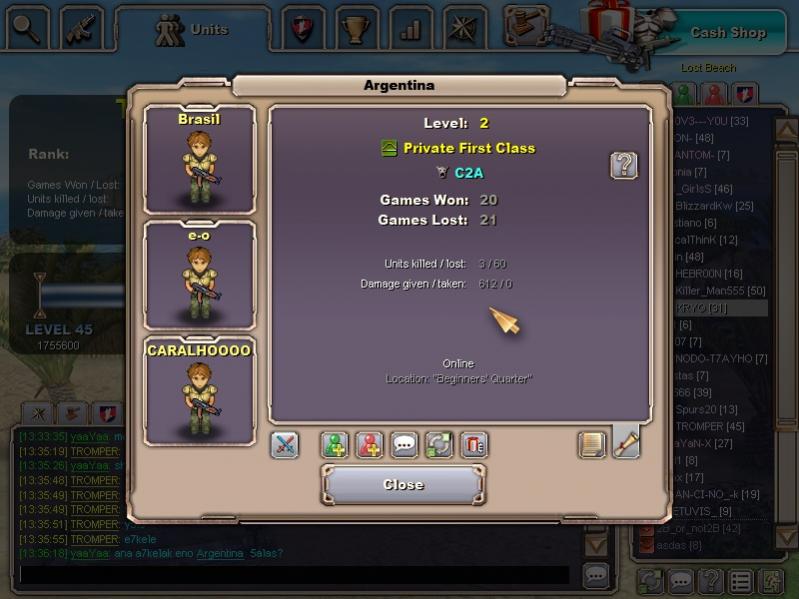Select the Brasil unit portrait

(200, 160)
